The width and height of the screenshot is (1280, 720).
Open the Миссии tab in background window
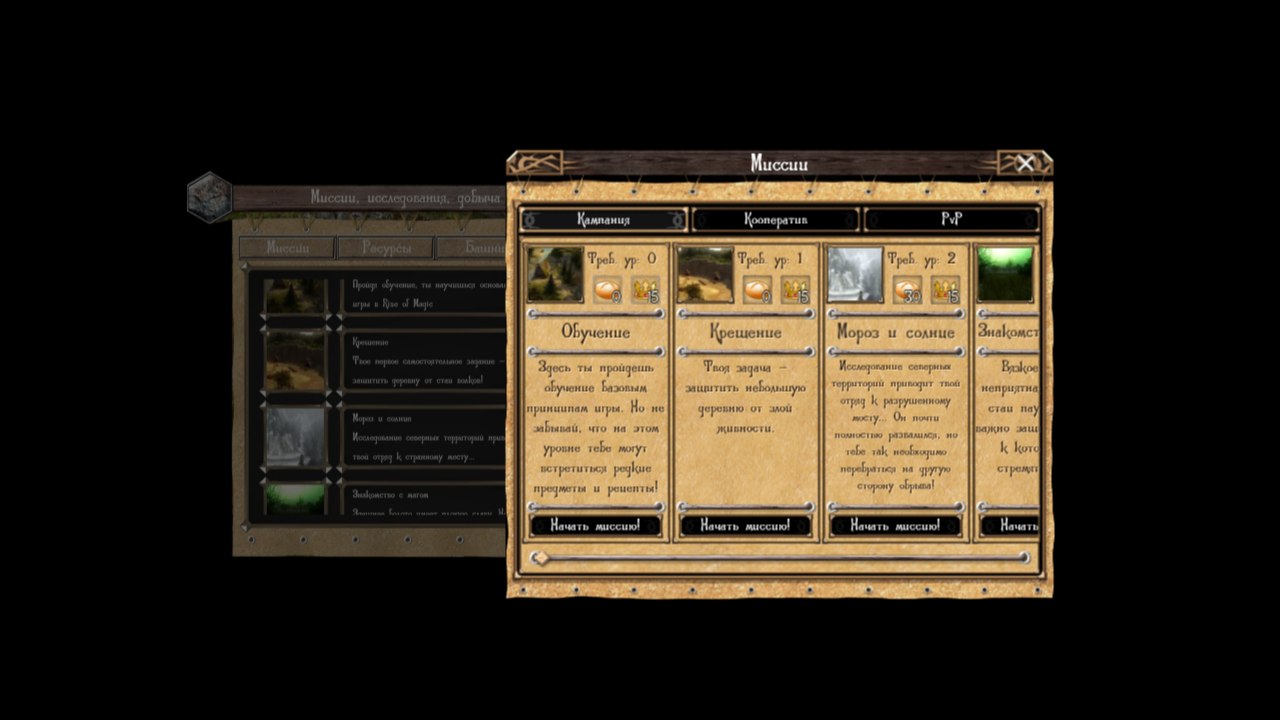287,248
